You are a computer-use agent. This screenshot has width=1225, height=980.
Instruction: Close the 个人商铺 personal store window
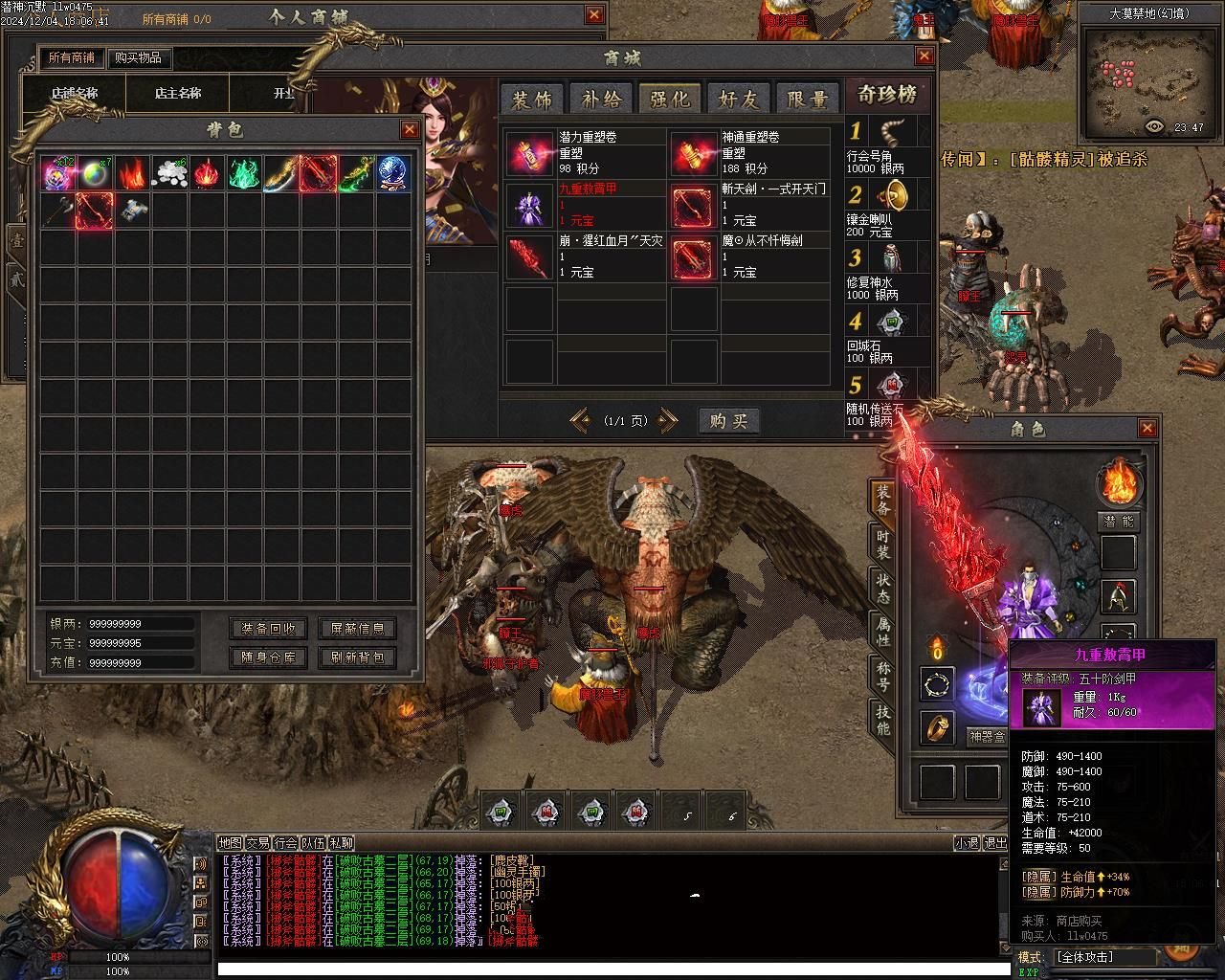pyautogui.click(x=594, y=15)
